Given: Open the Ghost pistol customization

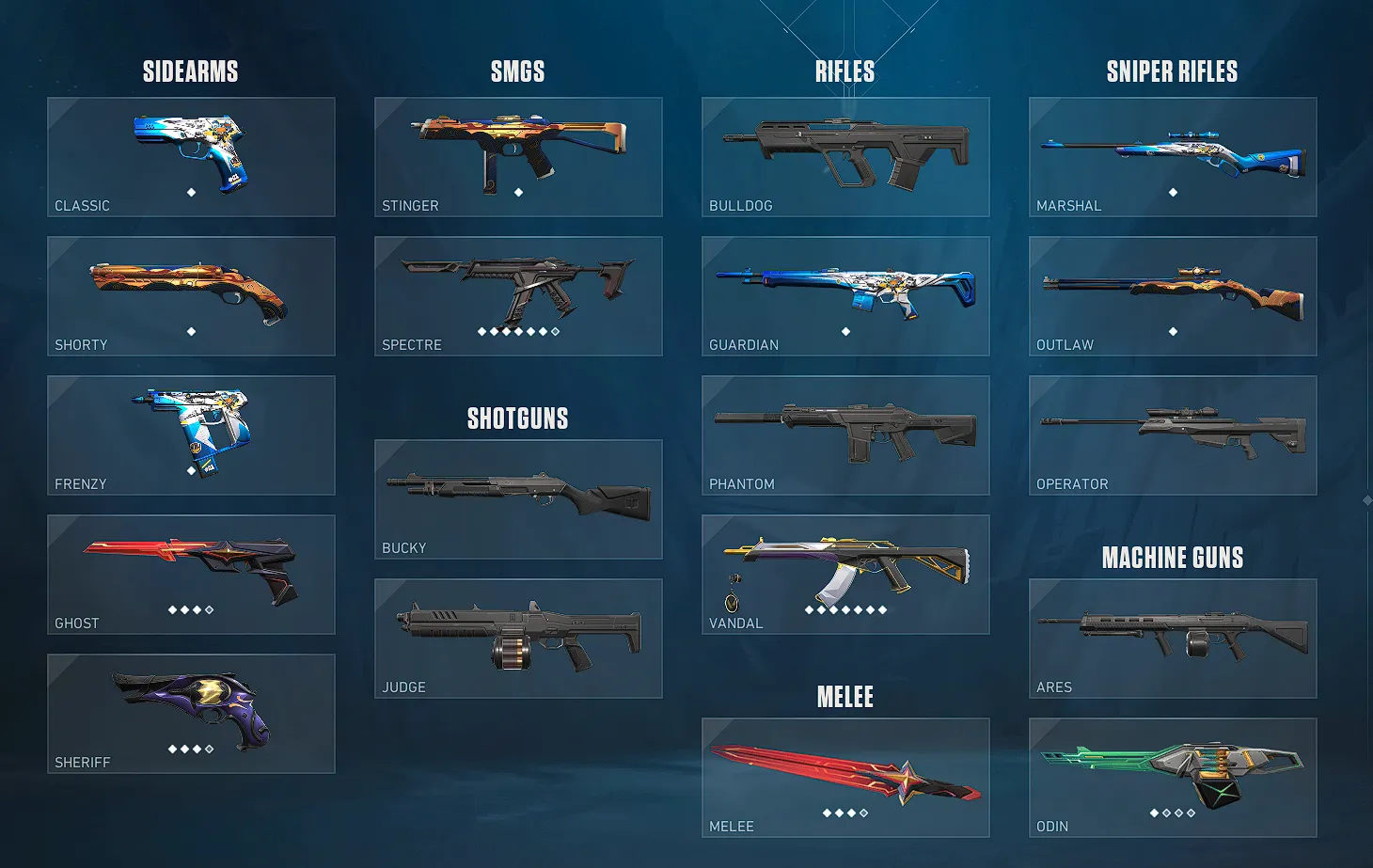Looking at the screenshot, I should pos(191,575).
